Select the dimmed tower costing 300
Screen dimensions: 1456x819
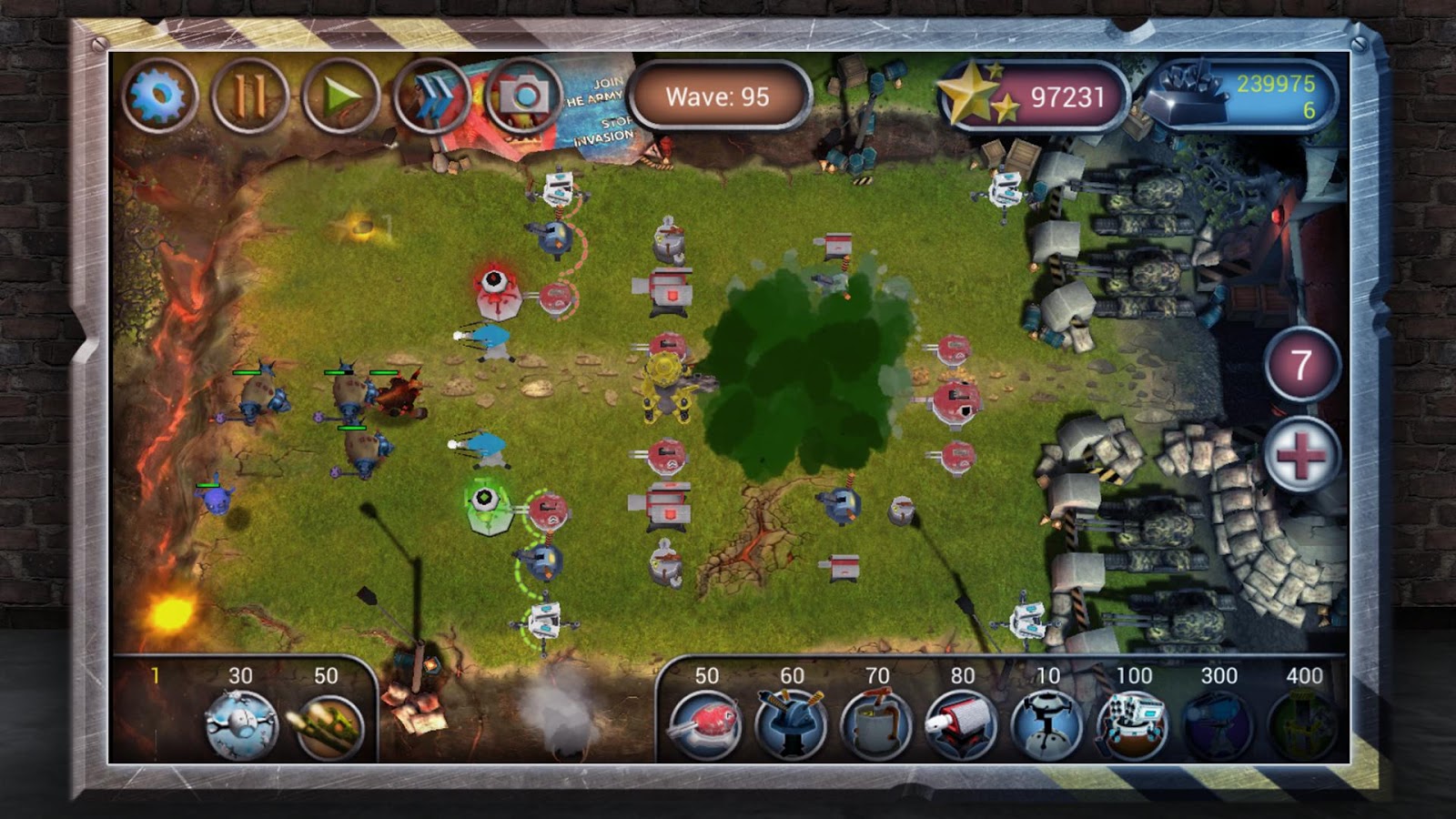1218,724
